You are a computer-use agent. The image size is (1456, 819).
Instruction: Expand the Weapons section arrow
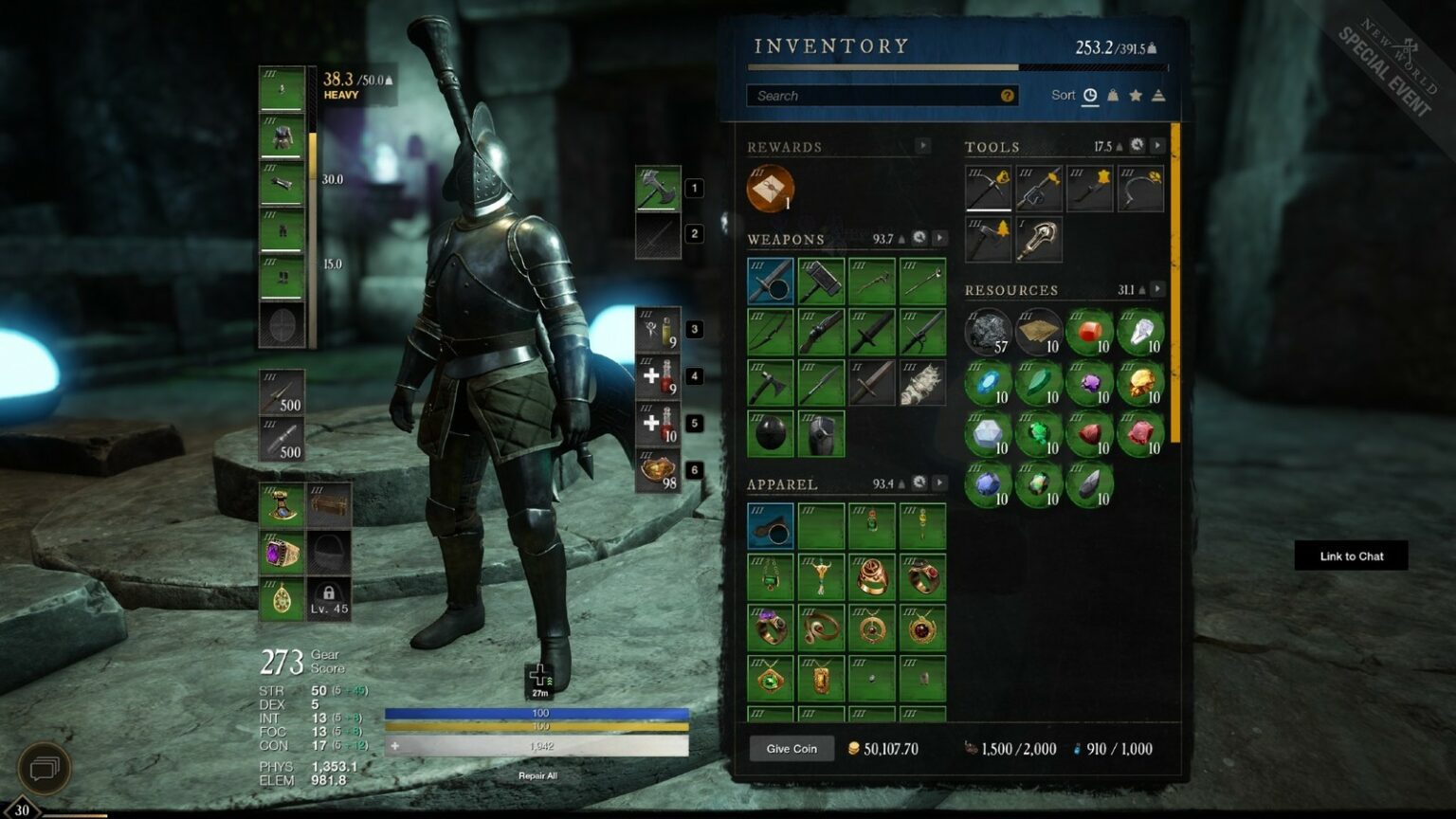[x=938, y=238]
